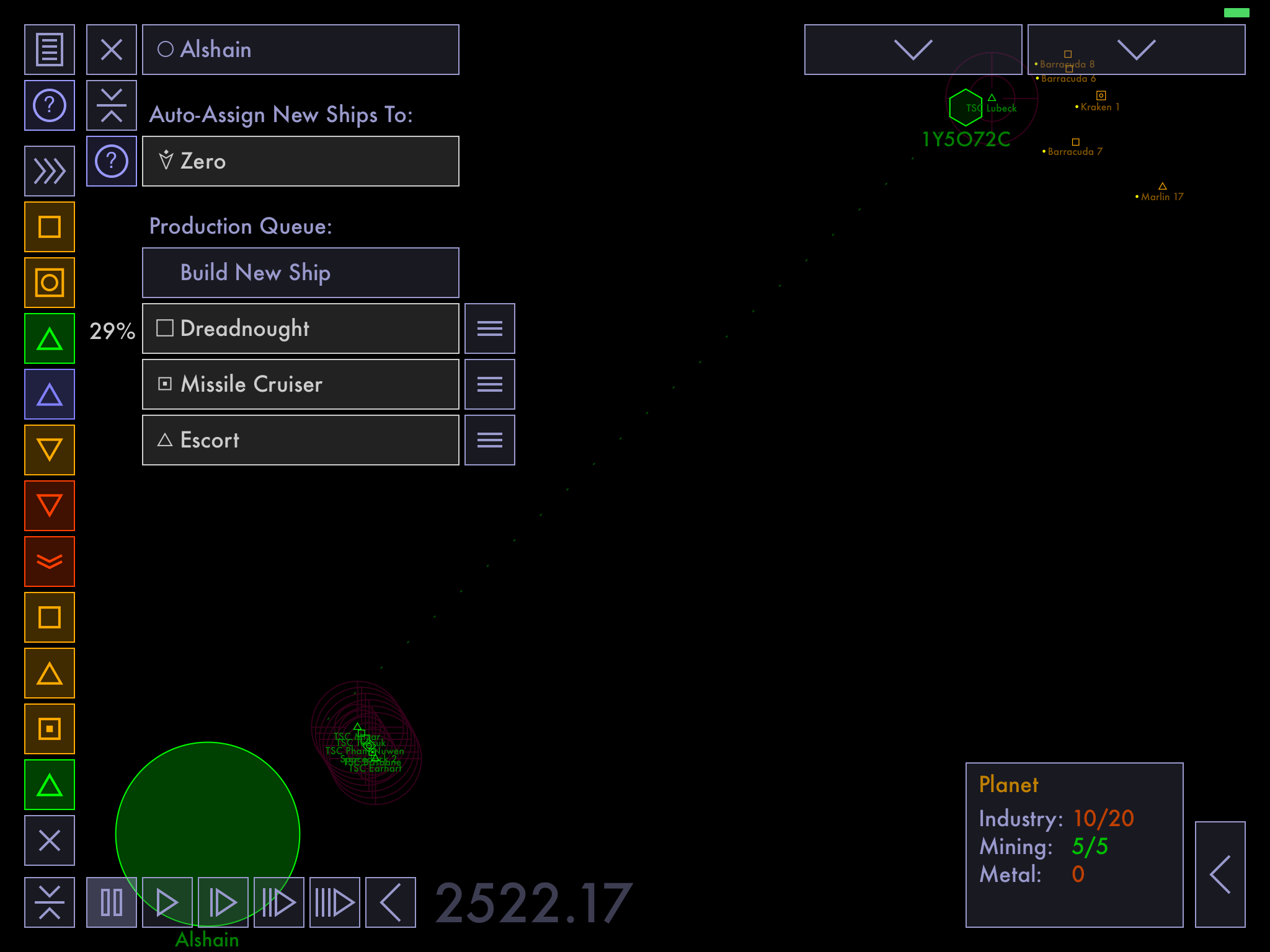The width and height of the screenshot is (1270, 952).
Task: Select Missile Cruiser queue entry
Action: point(301,384)
